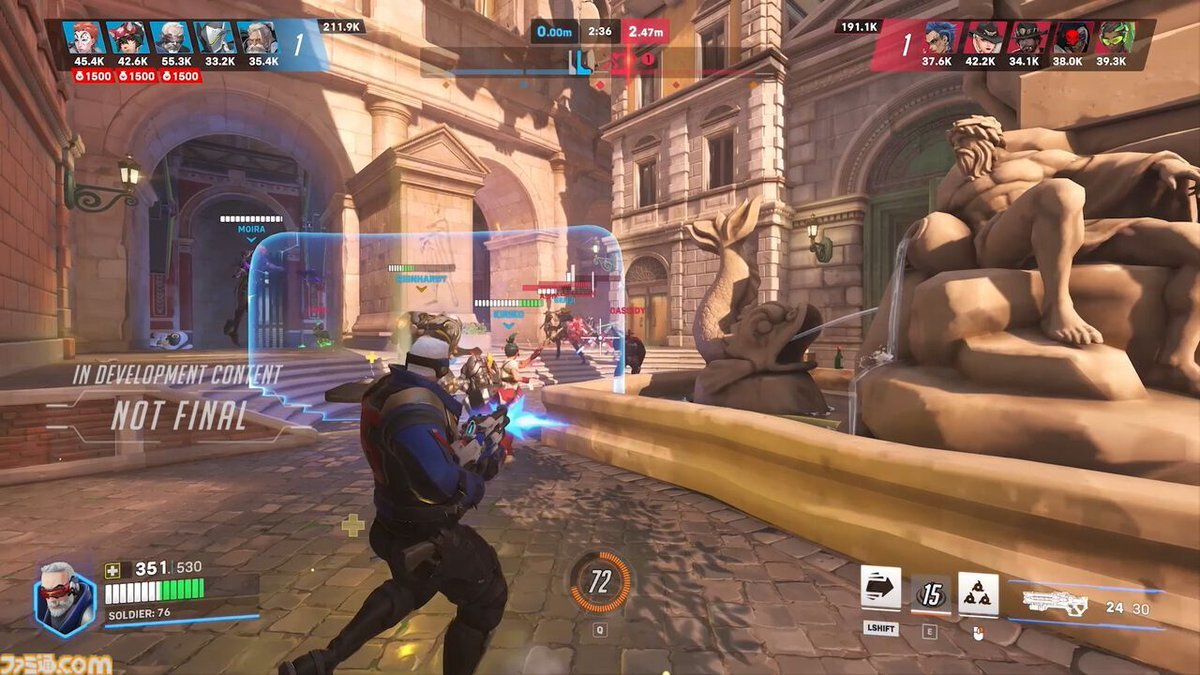Viewport: 1200px width, 675px height.
Task: Select the blue-haired hero on red team
Action: click(939, 37)
